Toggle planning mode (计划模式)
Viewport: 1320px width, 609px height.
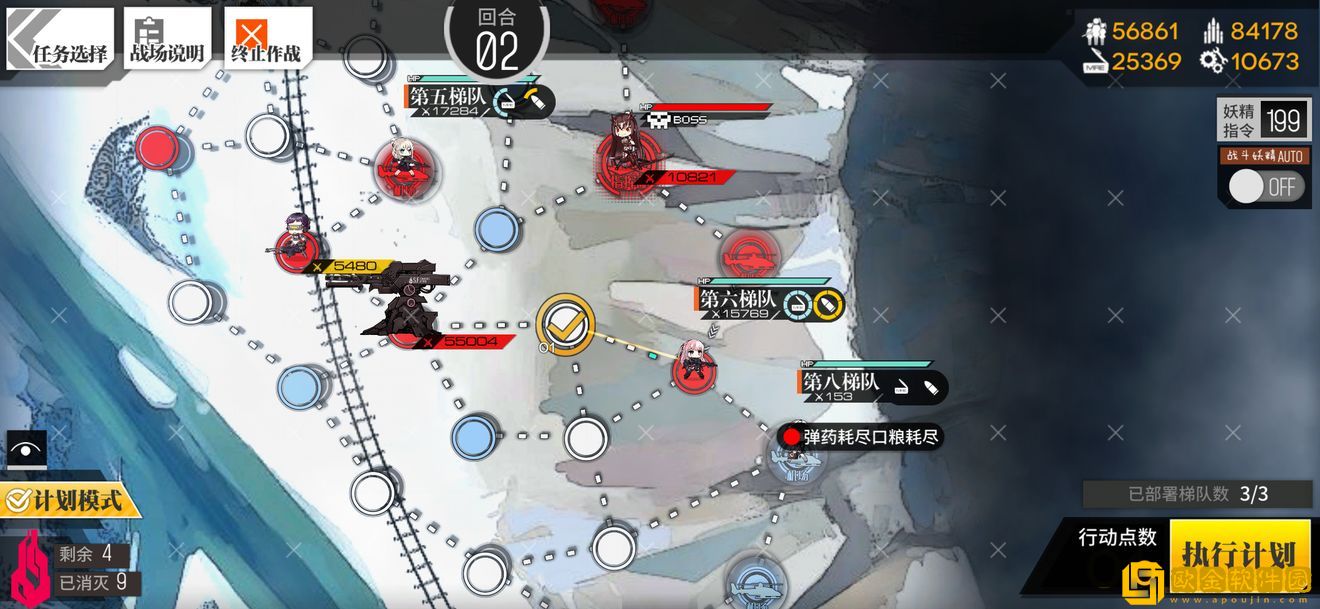click(x=68, y=498)
